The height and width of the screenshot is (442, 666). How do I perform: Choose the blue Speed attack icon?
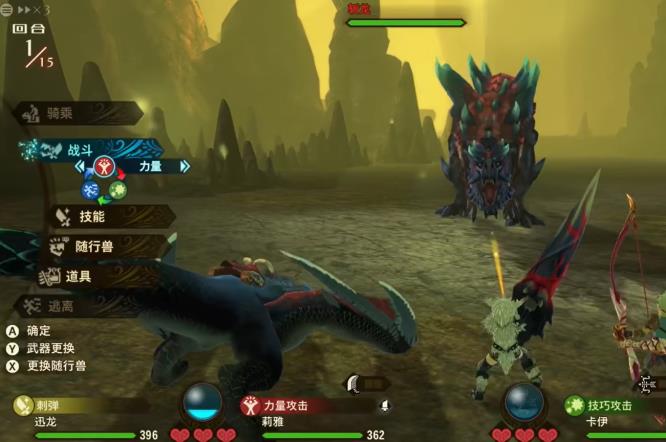90,189
